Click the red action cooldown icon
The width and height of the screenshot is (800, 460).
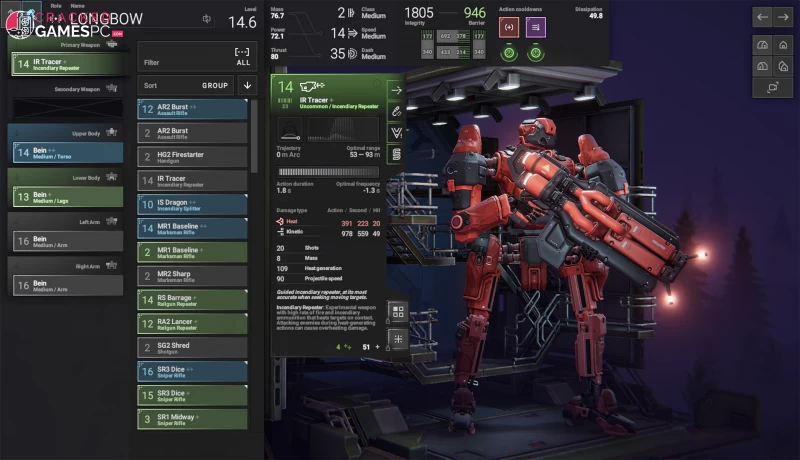click(509, 27)
